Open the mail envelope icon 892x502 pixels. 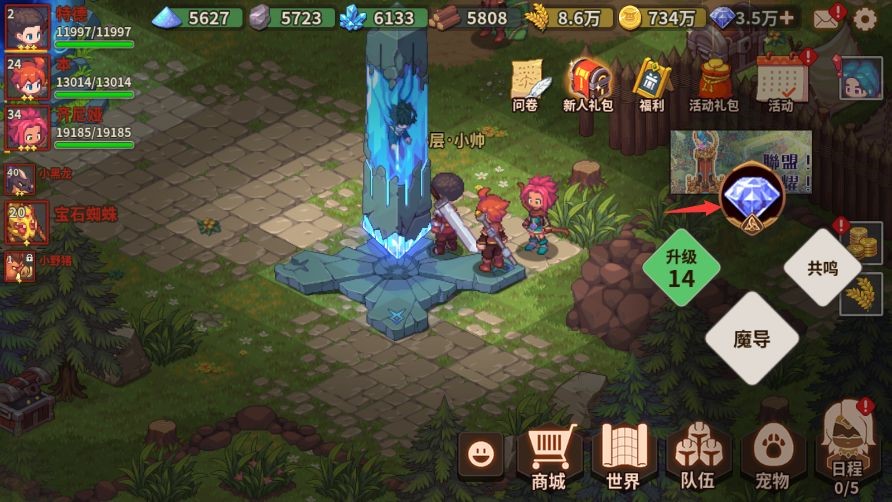[x=825, y=18]
